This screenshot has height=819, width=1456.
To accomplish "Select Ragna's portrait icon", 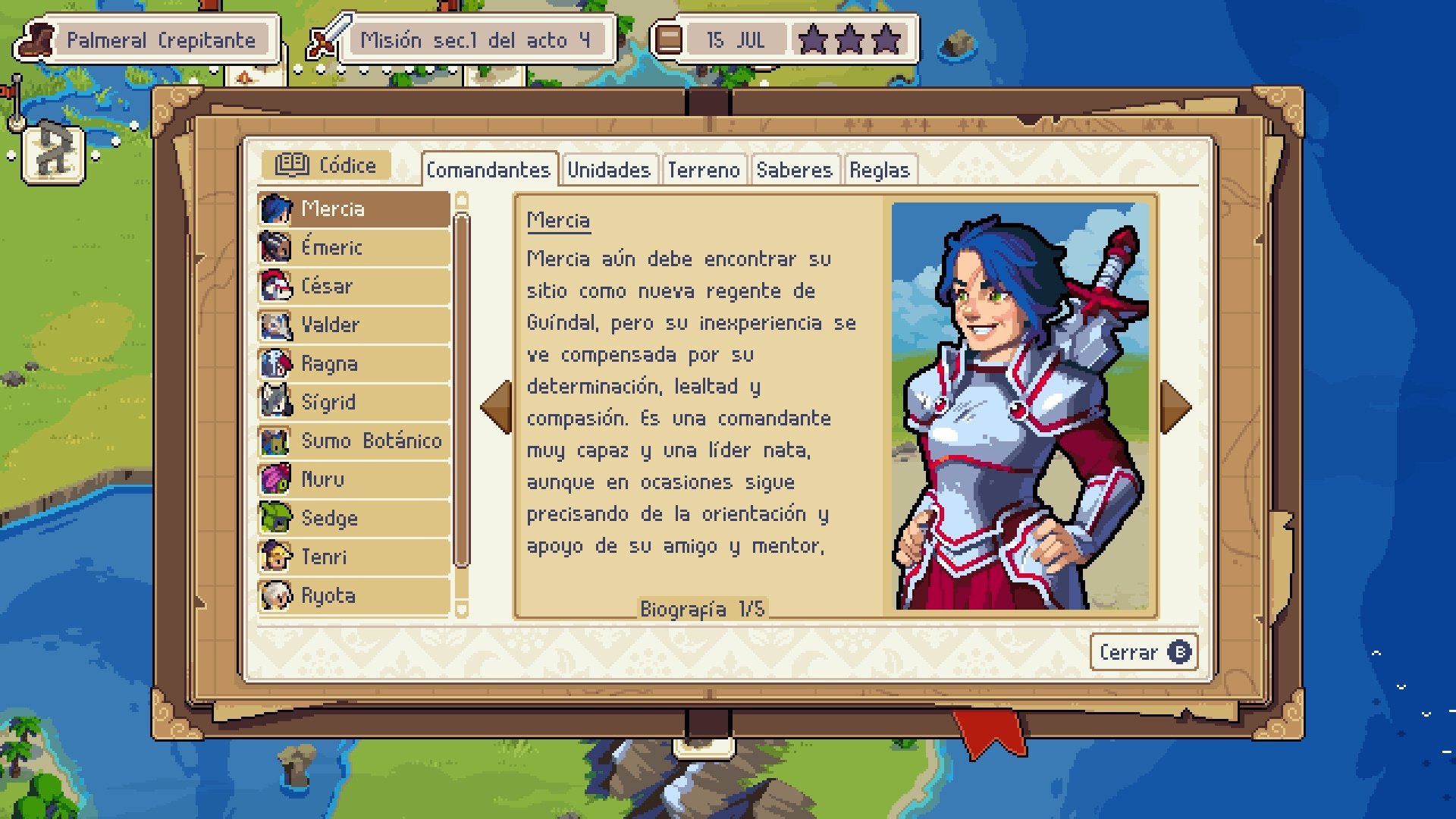I will tap(278, 363).
